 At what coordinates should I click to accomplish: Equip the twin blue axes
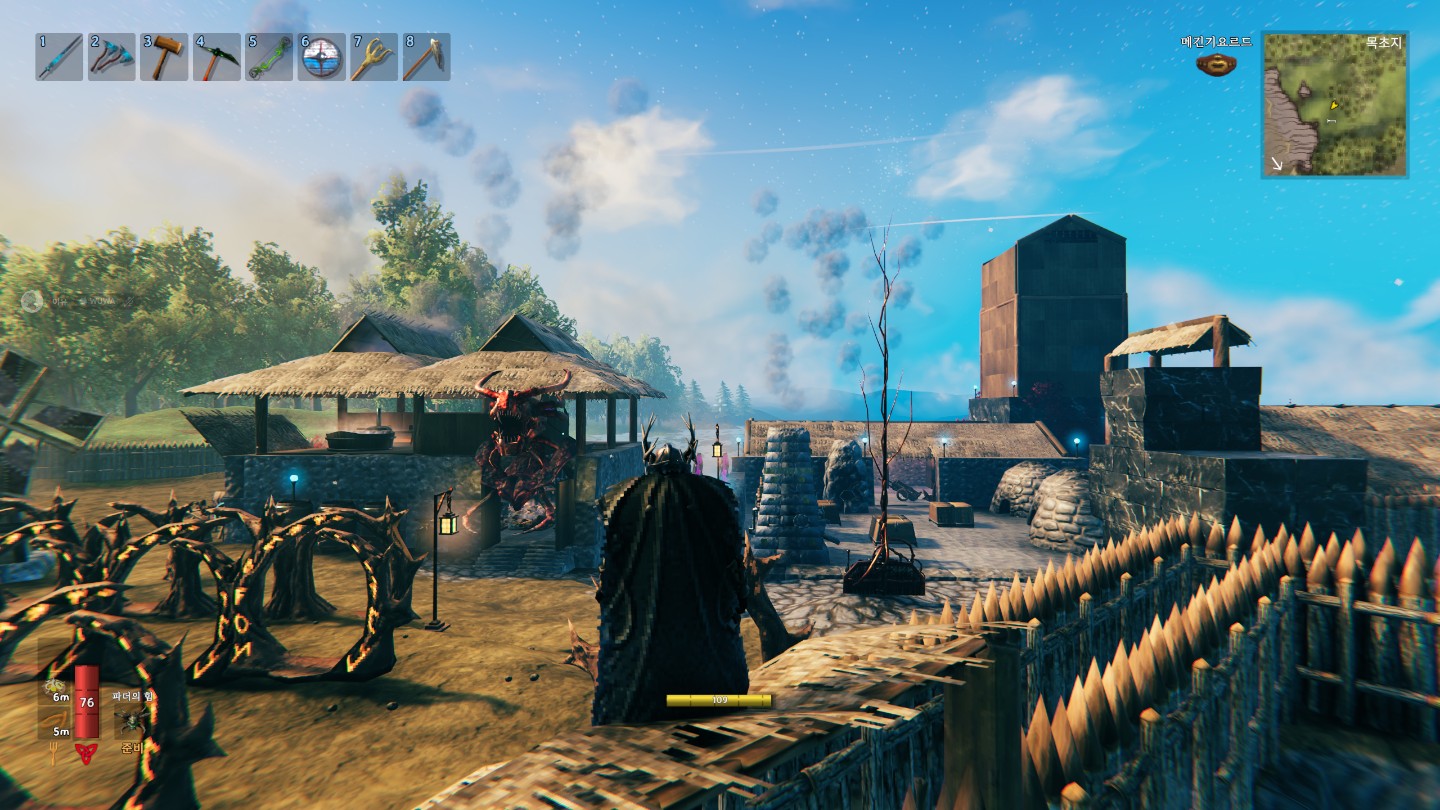(111, 57)
